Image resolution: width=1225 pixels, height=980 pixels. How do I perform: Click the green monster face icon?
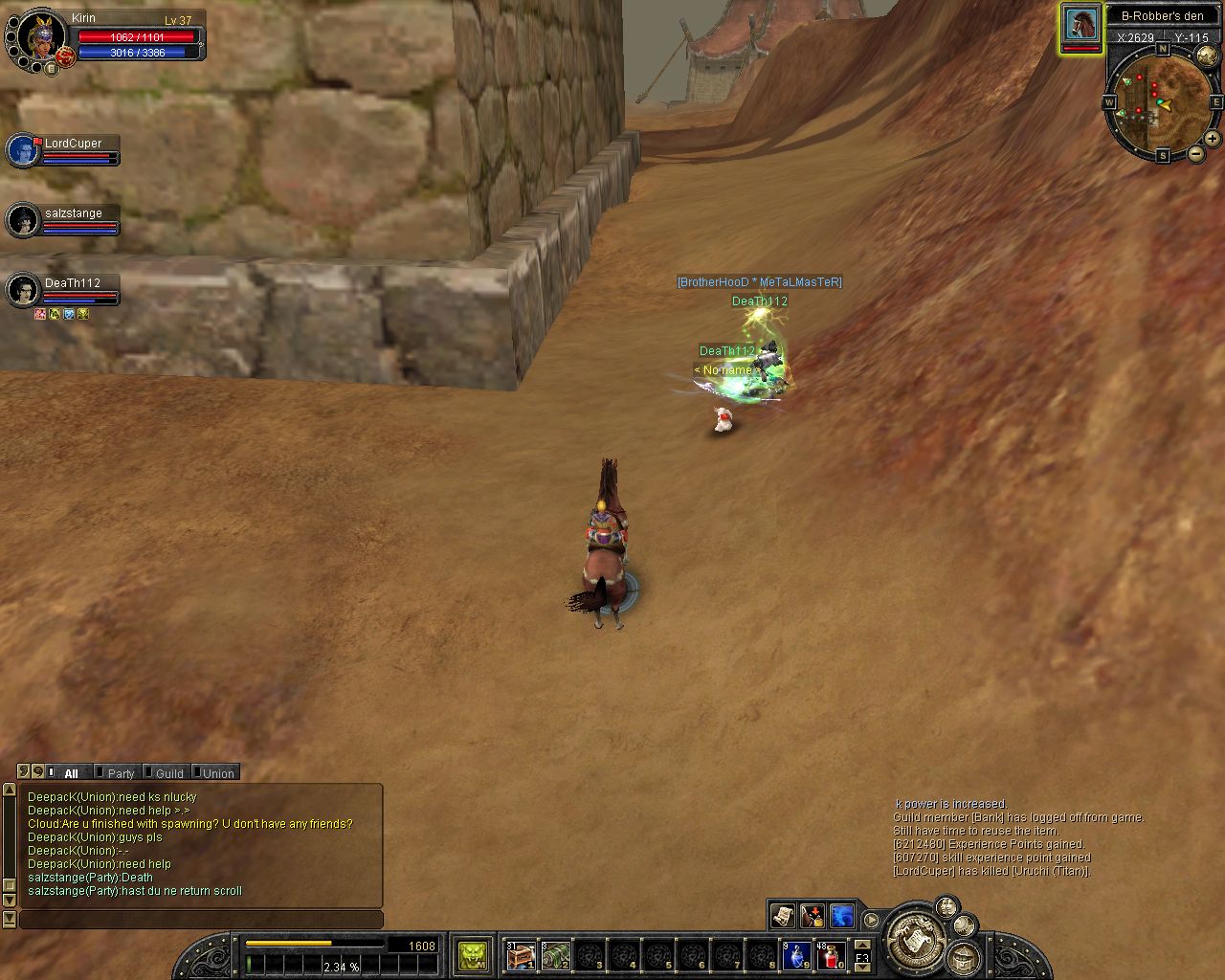tap(473, 955)
